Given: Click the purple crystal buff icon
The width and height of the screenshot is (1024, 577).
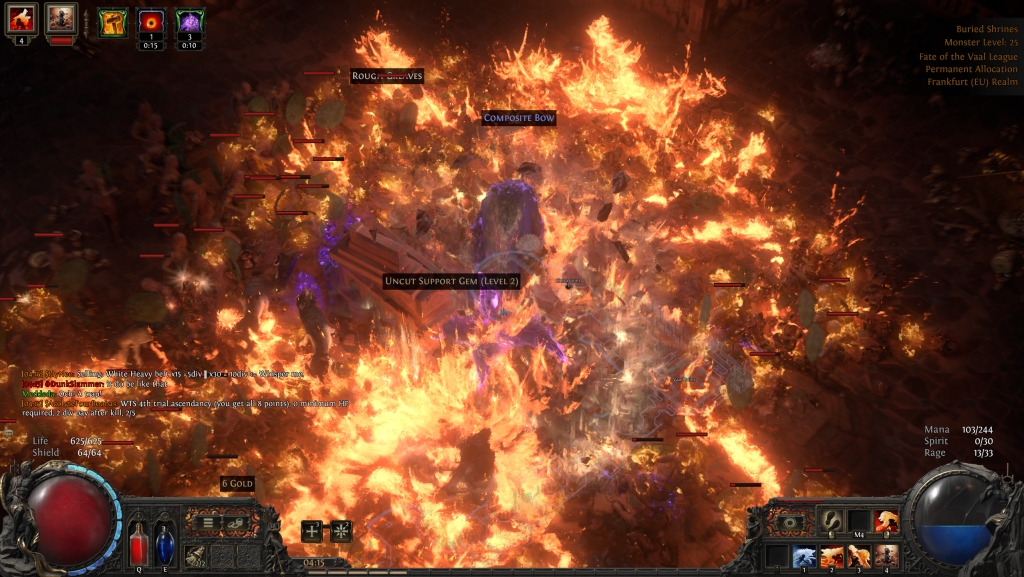Looking at the screenshot, I should point(190,21).
